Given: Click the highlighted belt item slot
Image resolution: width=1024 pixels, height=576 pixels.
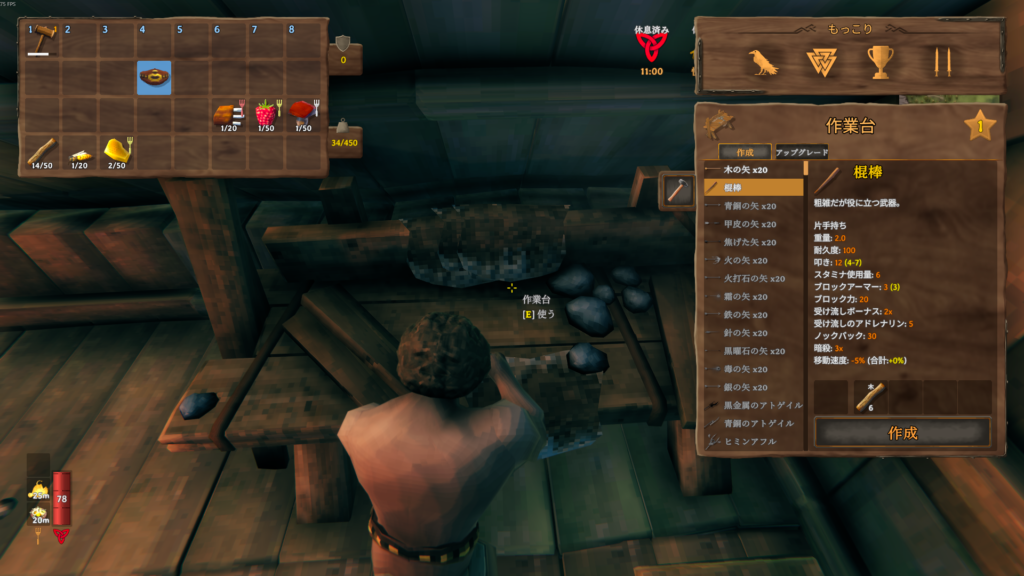Looking at the screenshot, I should point(154,78).
